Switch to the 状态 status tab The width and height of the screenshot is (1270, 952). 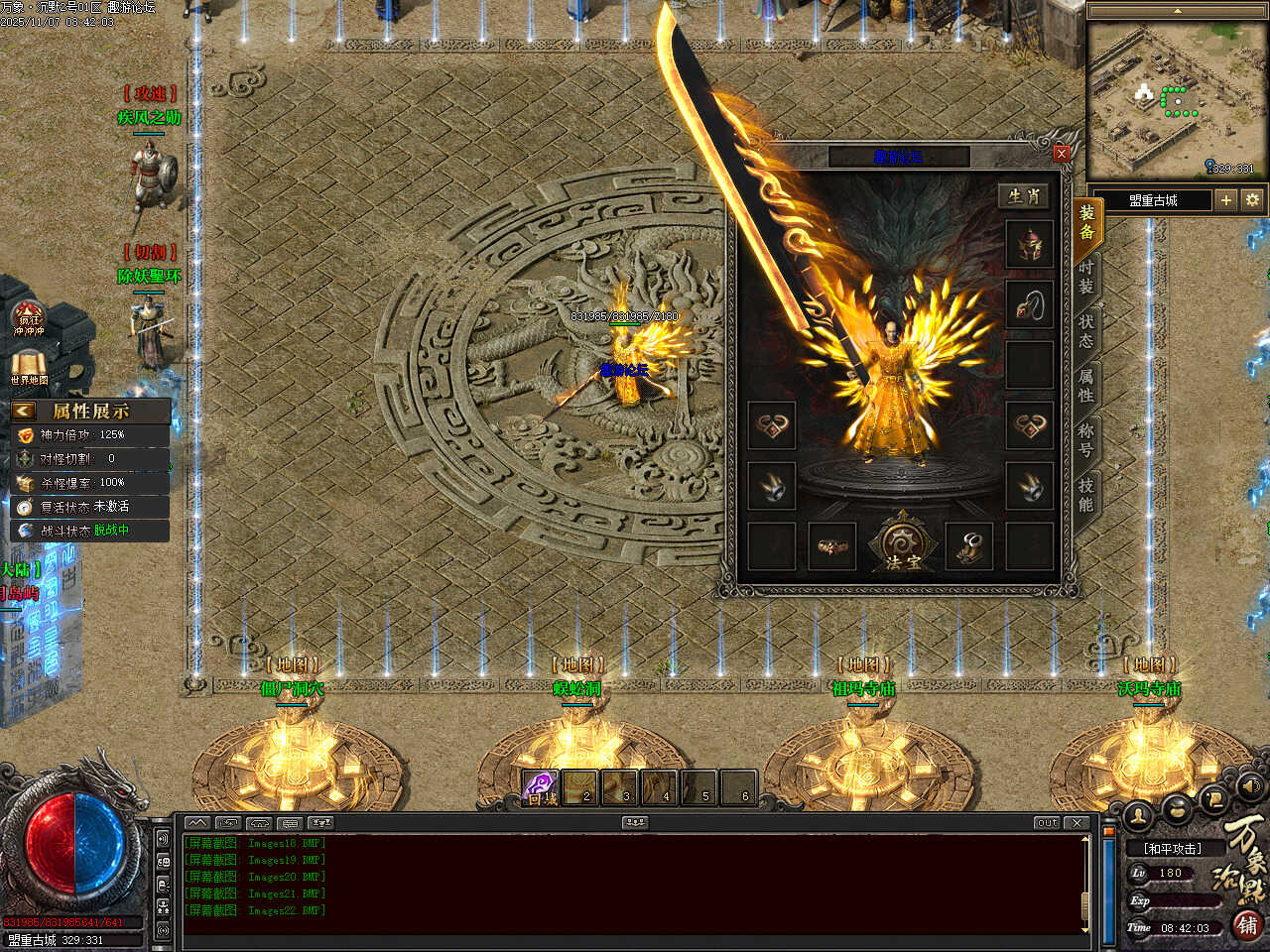(x=1086, y=330)
